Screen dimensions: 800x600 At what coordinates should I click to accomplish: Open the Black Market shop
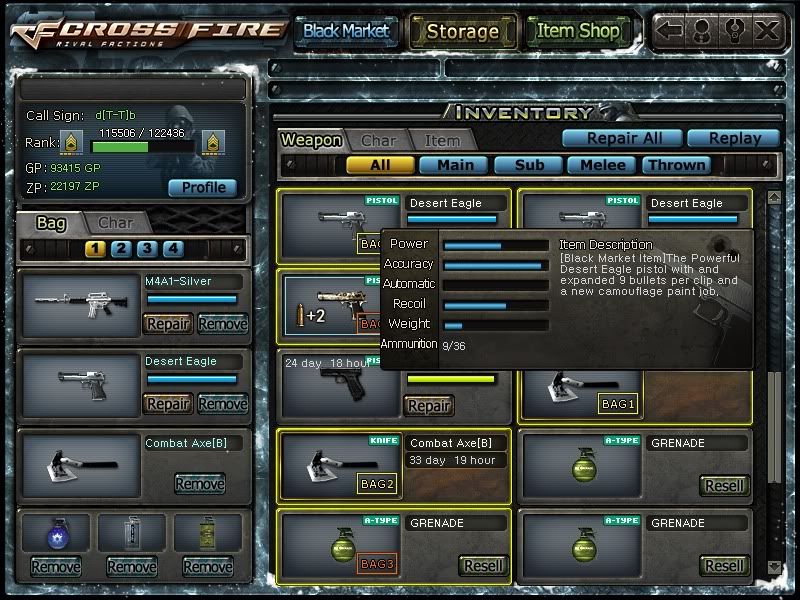tap(346, 31)
